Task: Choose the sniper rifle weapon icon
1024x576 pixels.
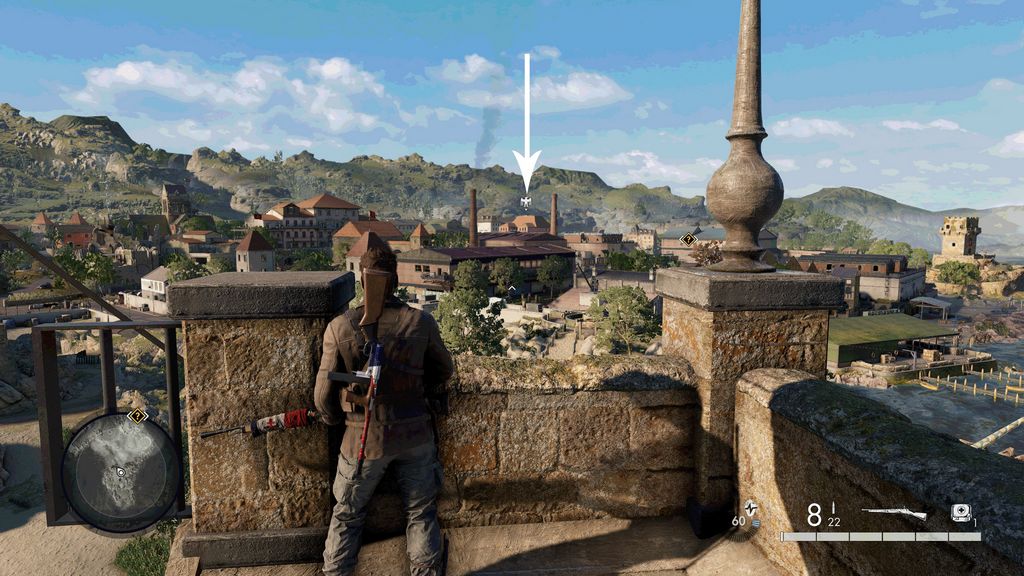Action: 893,514
